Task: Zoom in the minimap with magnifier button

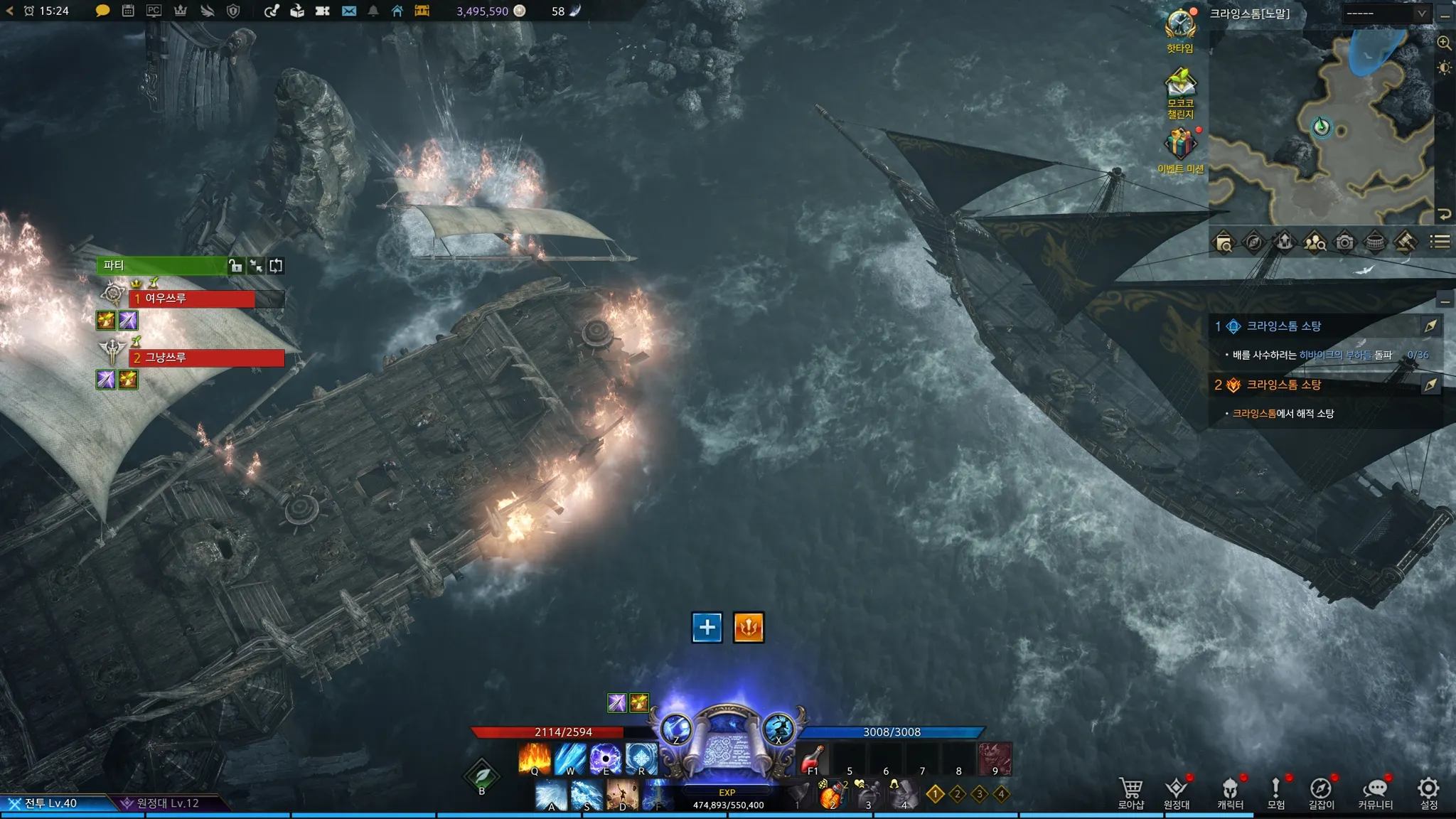Action: (x=1444, y=43)
